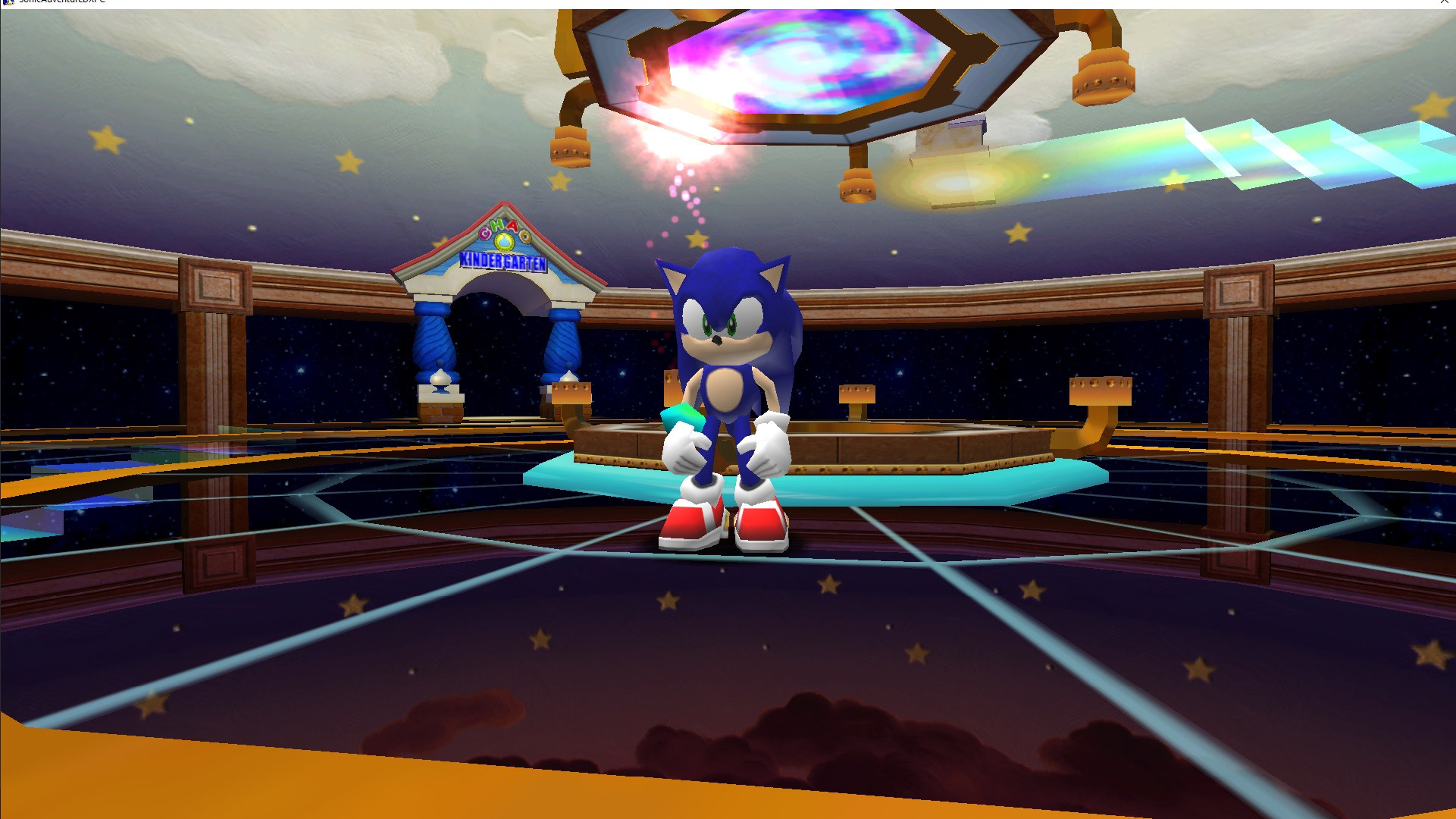Image resolution: width=1456 pixels, height=819 pixels.
Task: Click the KINDERGARTEN text on the archway
Action: [504, 262]
